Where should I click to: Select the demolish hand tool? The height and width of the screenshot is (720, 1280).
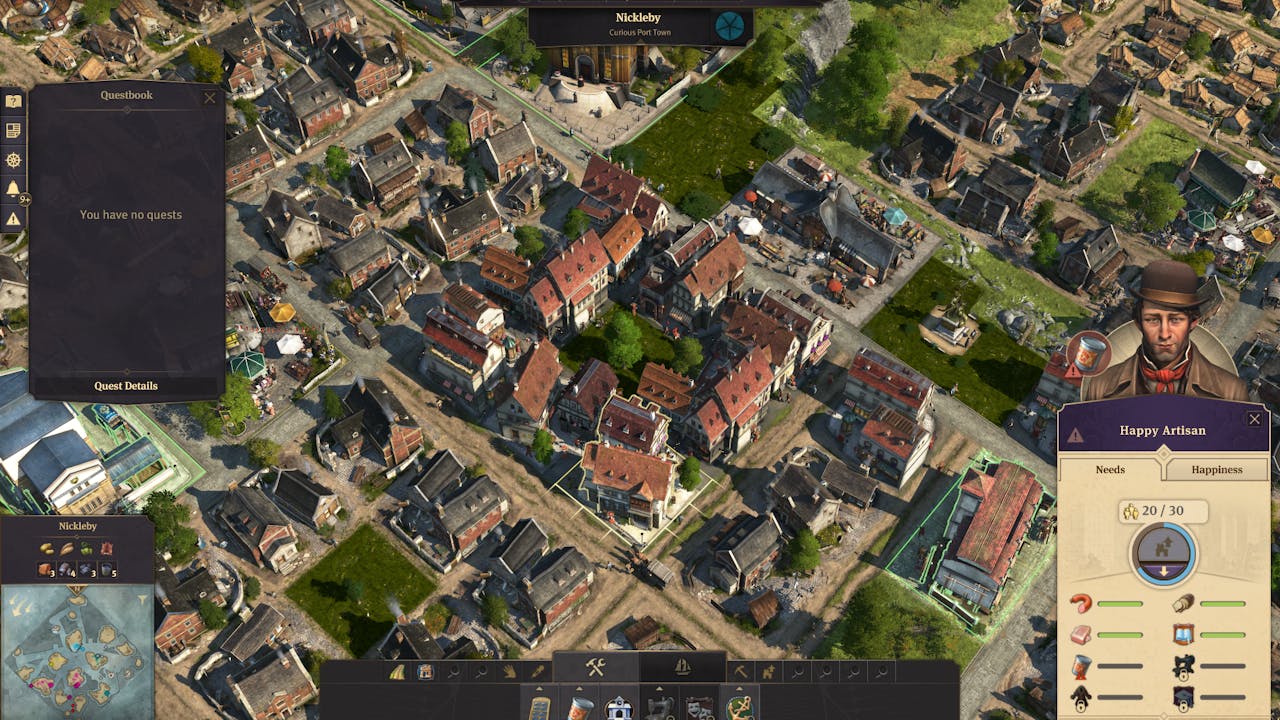[508, 671]
